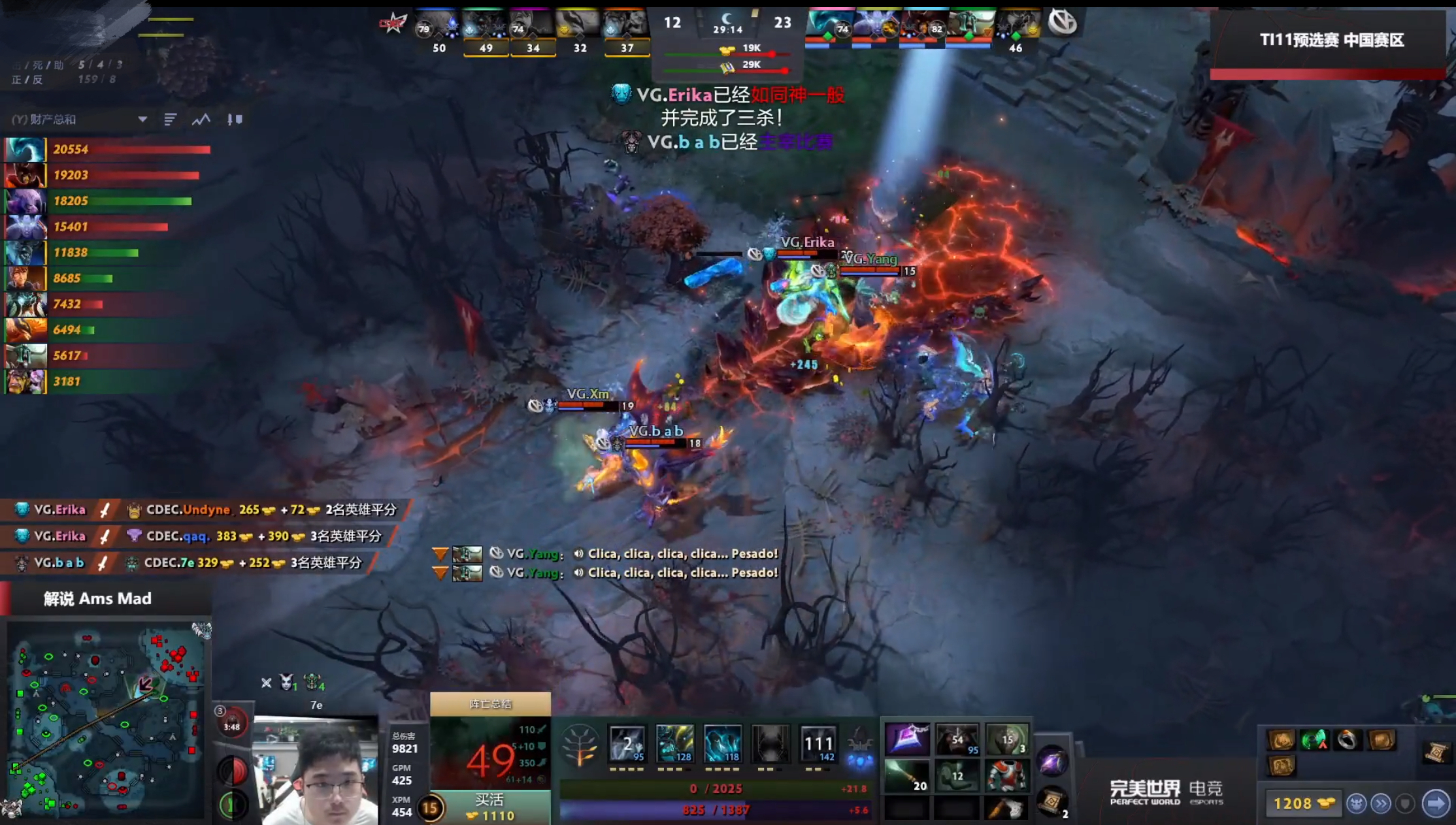Mute the speaker on VG.Yang chat line
1456x825 pixels.
[x=578, y=553]
